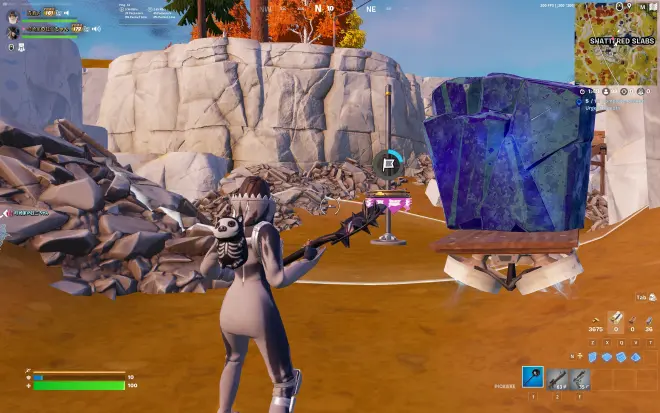Click the second squad member's avatar

(x=12, y=32)
